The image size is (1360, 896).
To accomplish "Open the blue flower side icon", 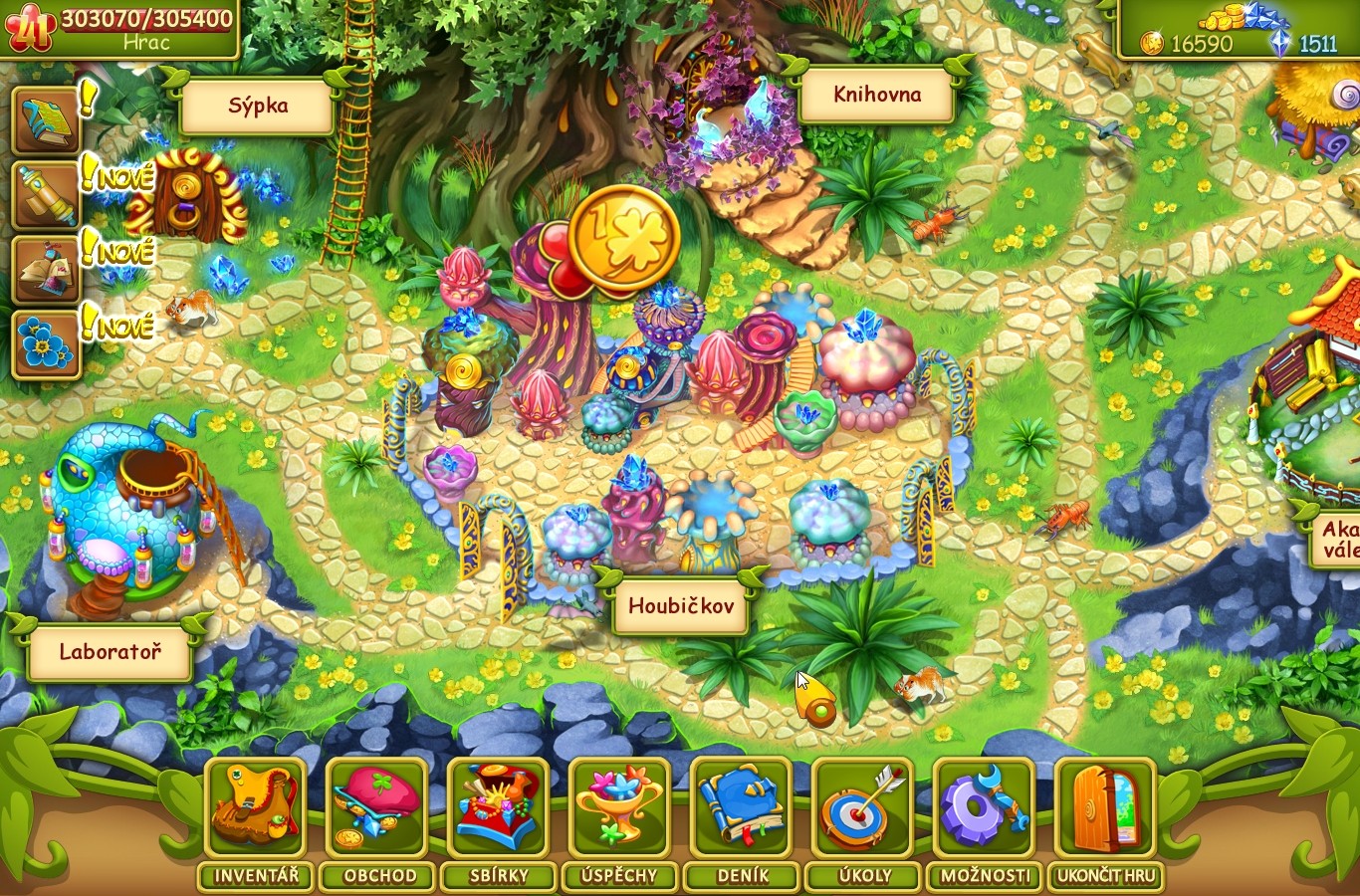I will [46, 345].
